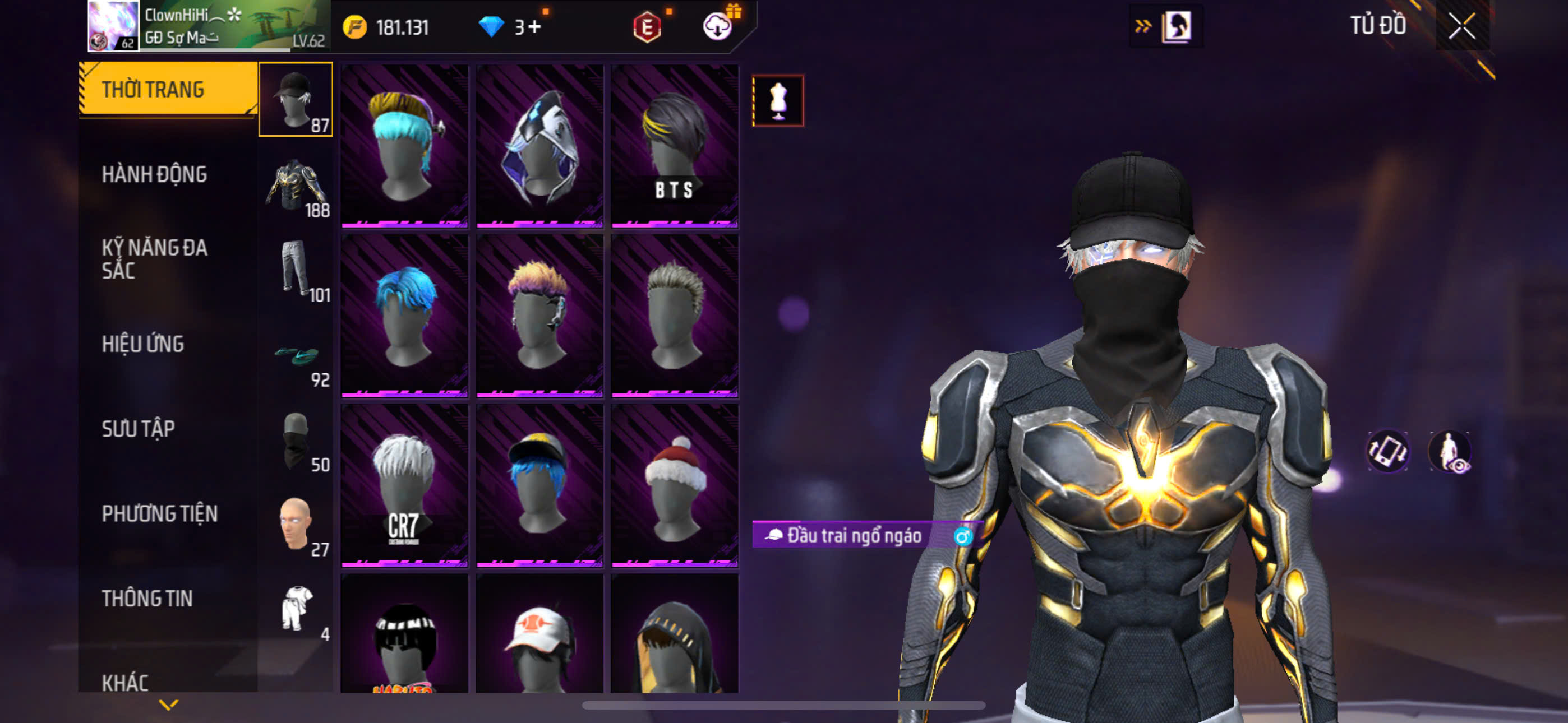Pick the Santa hat head item
This screenshot has width=1568, height=723.
point(675,486)
